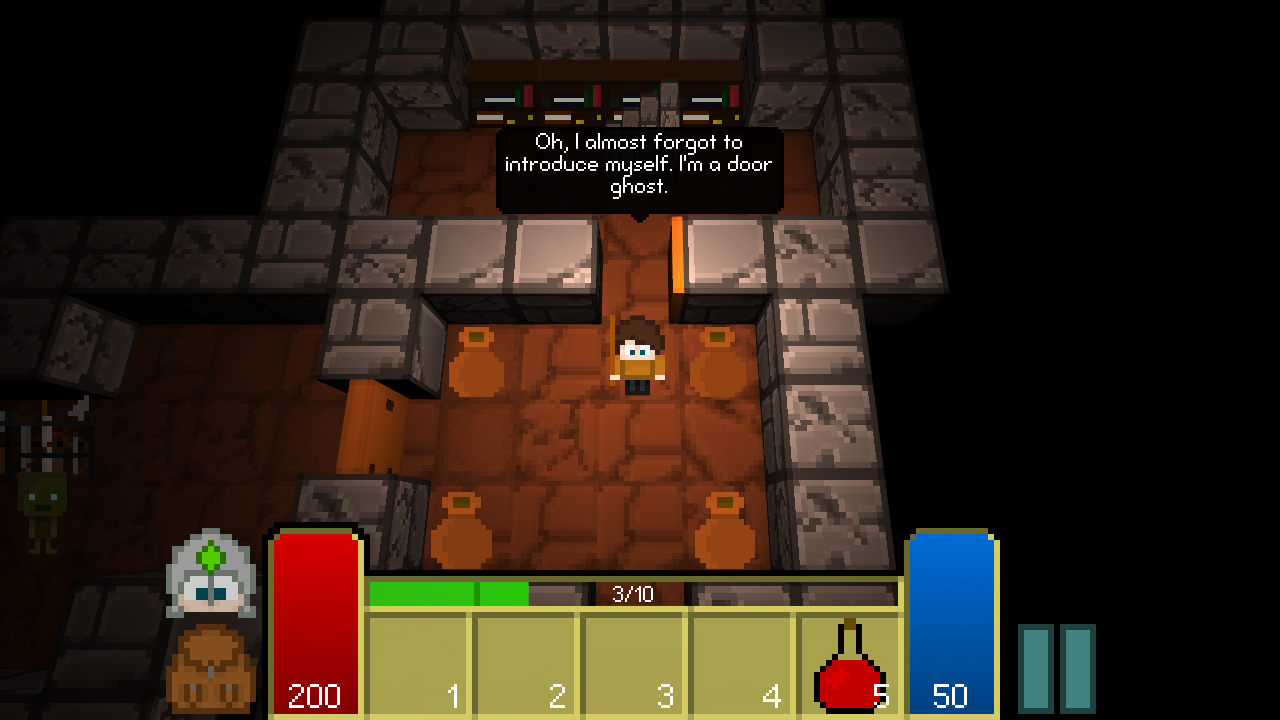Viewport: 1280px width, 720px height.
Task: Open the helmeted character portrait
Action: point(211,575)
